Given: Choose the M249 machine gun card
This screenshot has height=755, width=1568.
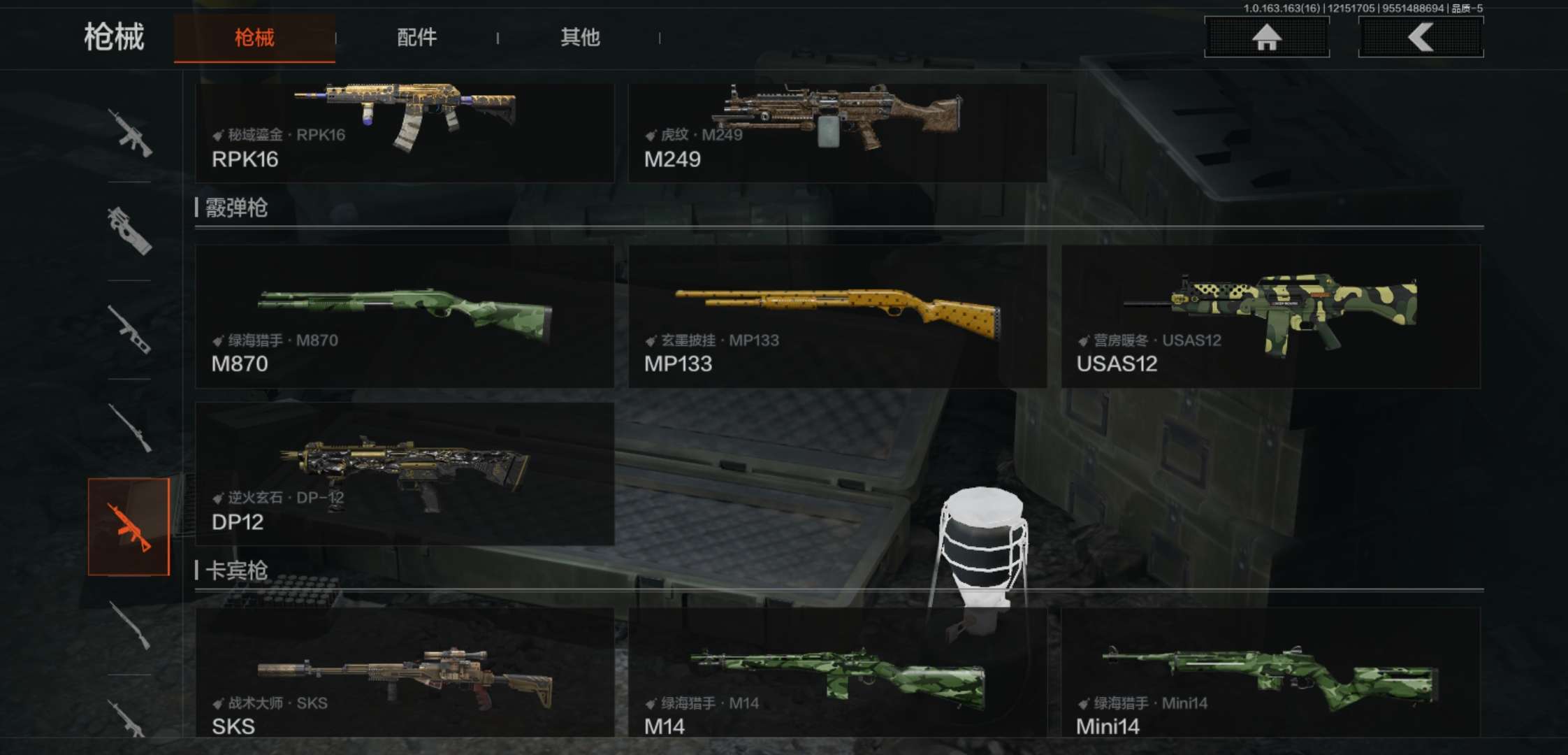Looking at the screenshot, I should [x=837, y=133].
